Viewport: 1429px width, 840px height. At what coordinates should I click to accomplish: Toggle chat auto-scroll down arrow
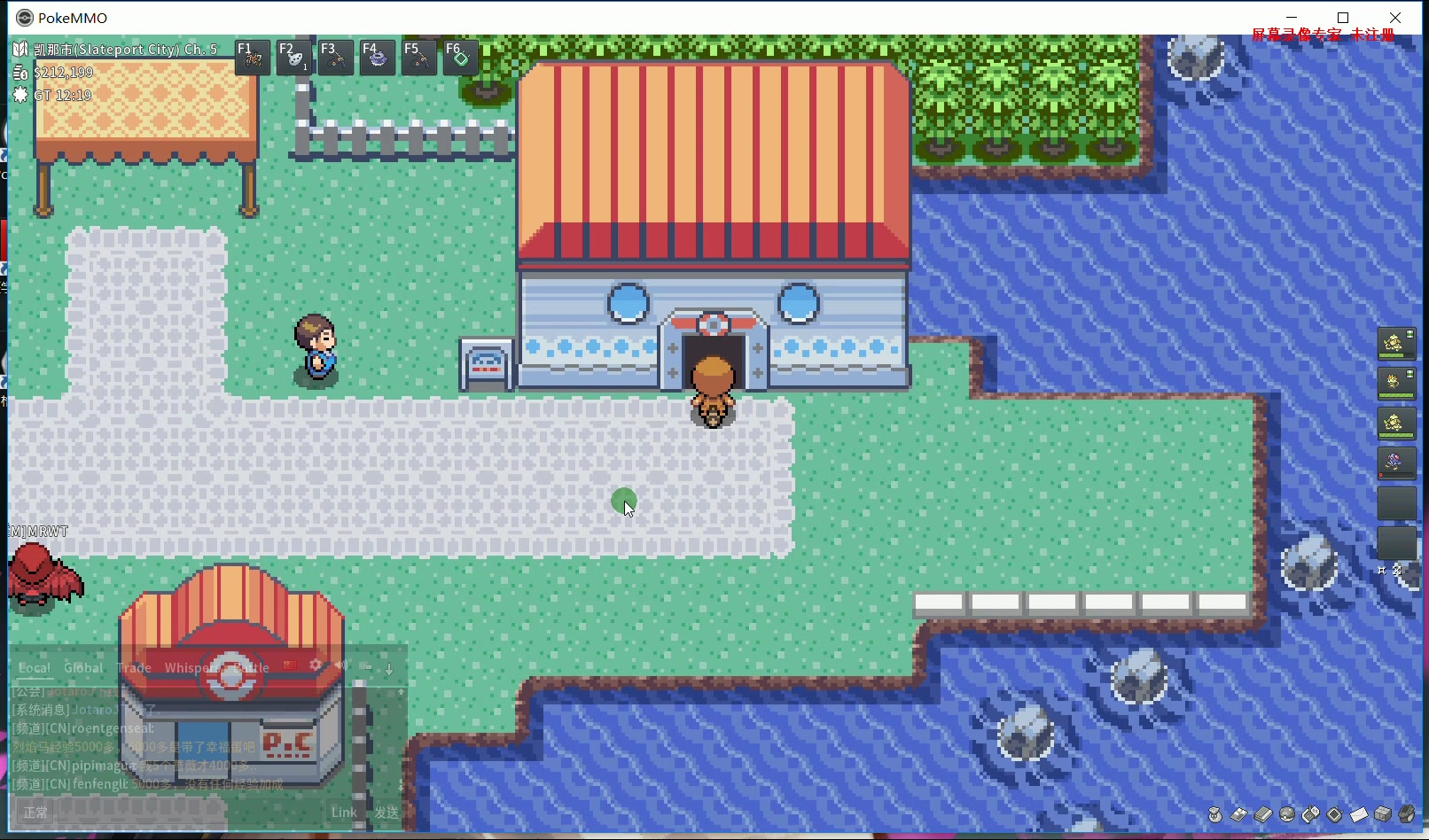coord(389,667)
